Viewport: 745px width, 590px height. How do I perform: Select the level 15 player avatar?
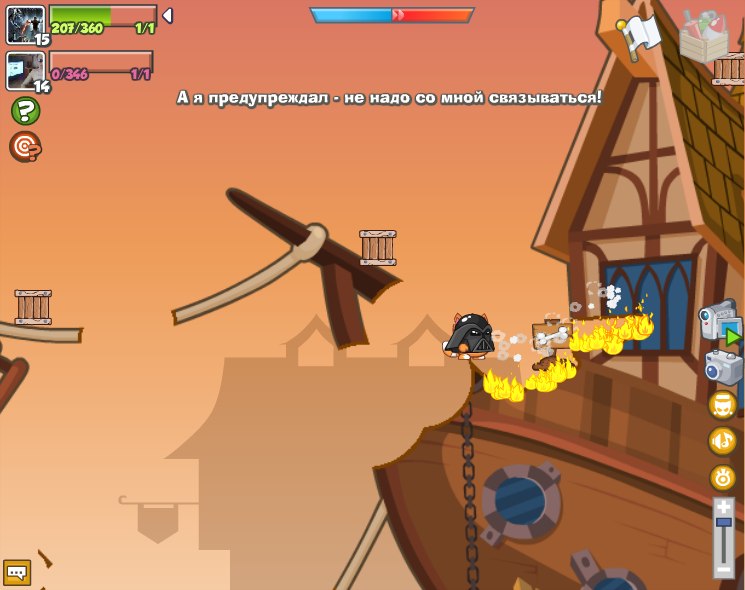[25, 24]
